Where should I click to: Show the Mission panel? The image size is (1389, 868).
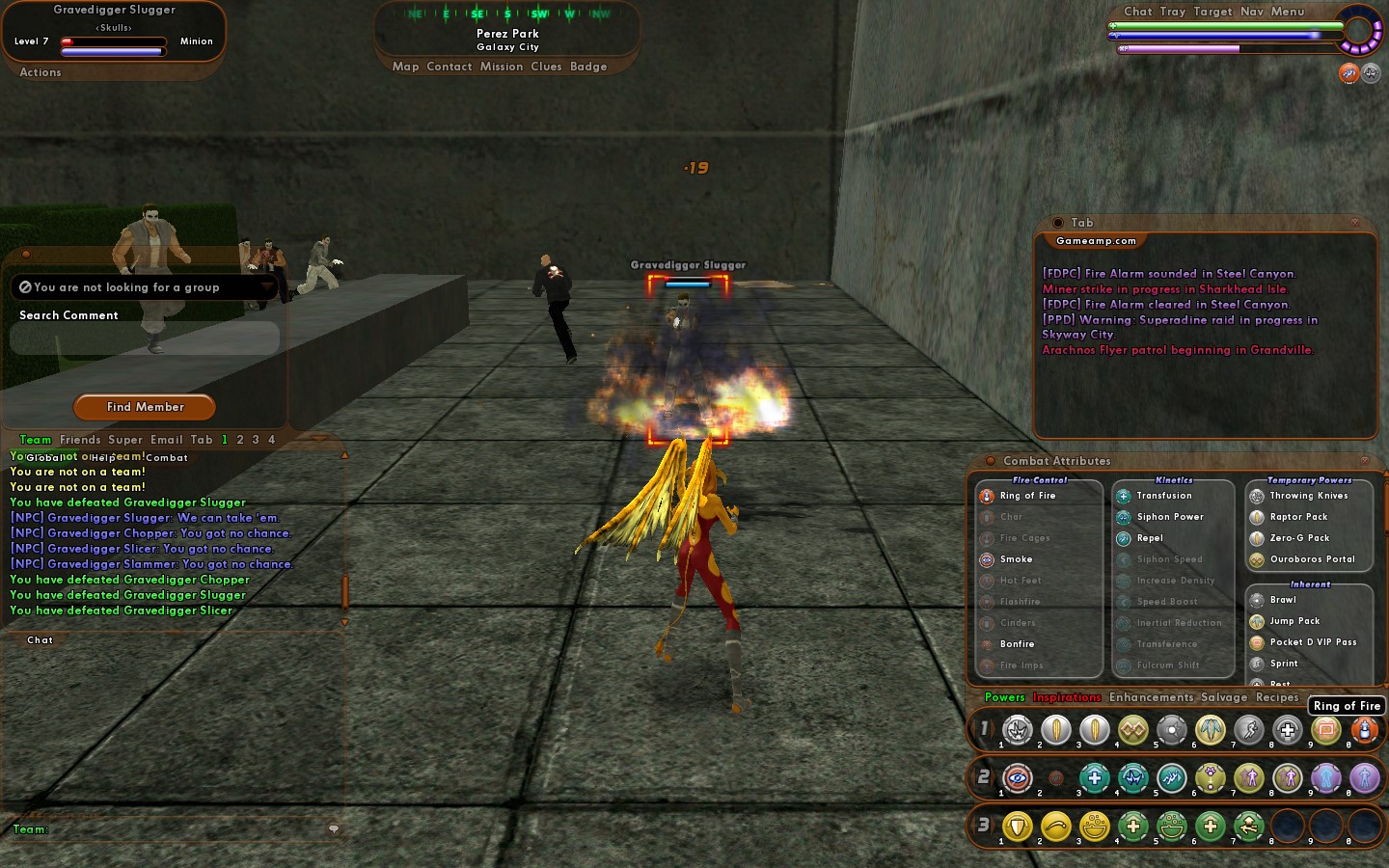pyautogui.click(x=502, y=67)
